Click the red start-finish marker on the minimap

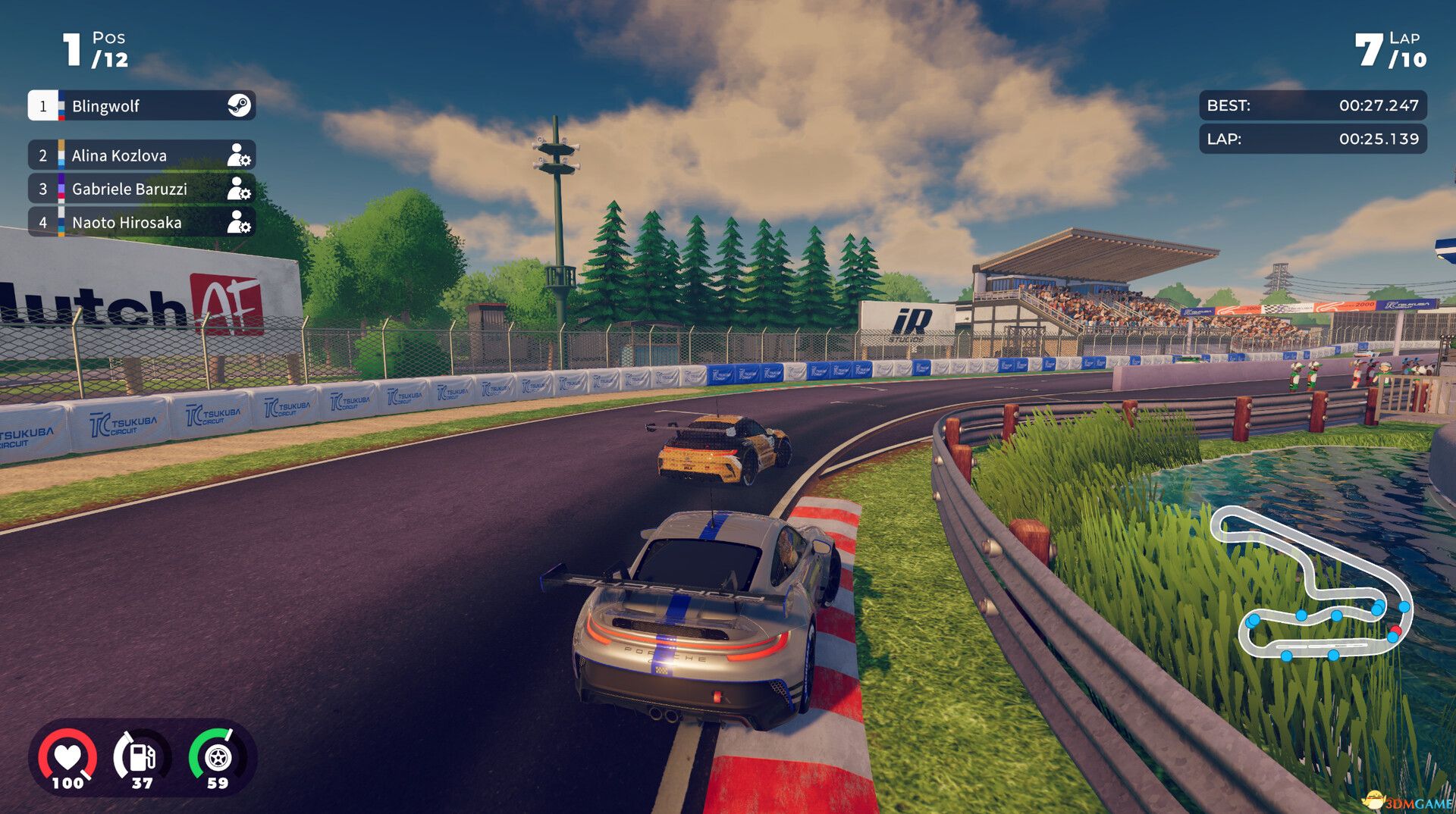1395,630
